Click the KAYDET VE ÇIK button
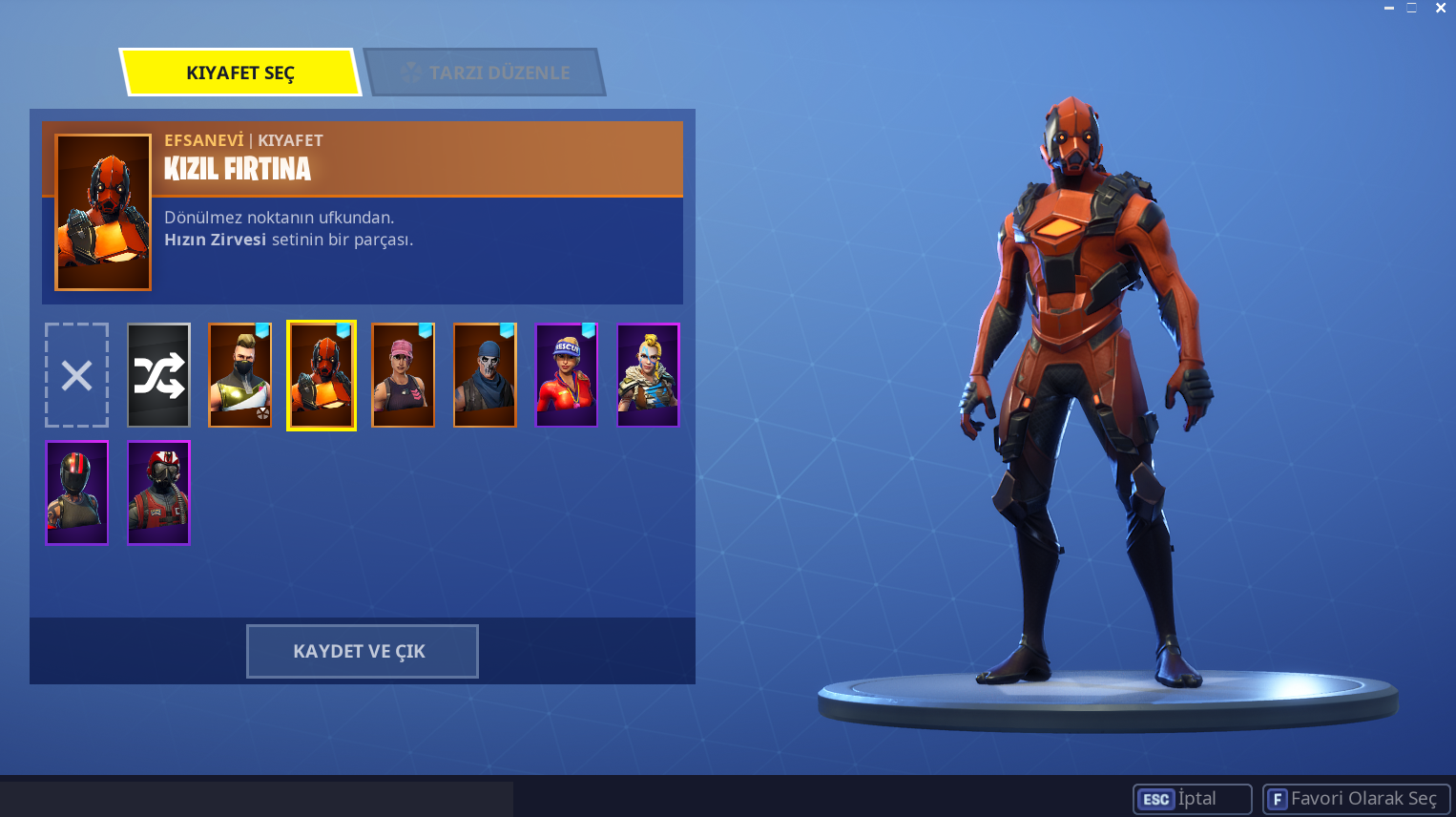This screenshot has width=1456, height=817. click(x=362, y=651)
